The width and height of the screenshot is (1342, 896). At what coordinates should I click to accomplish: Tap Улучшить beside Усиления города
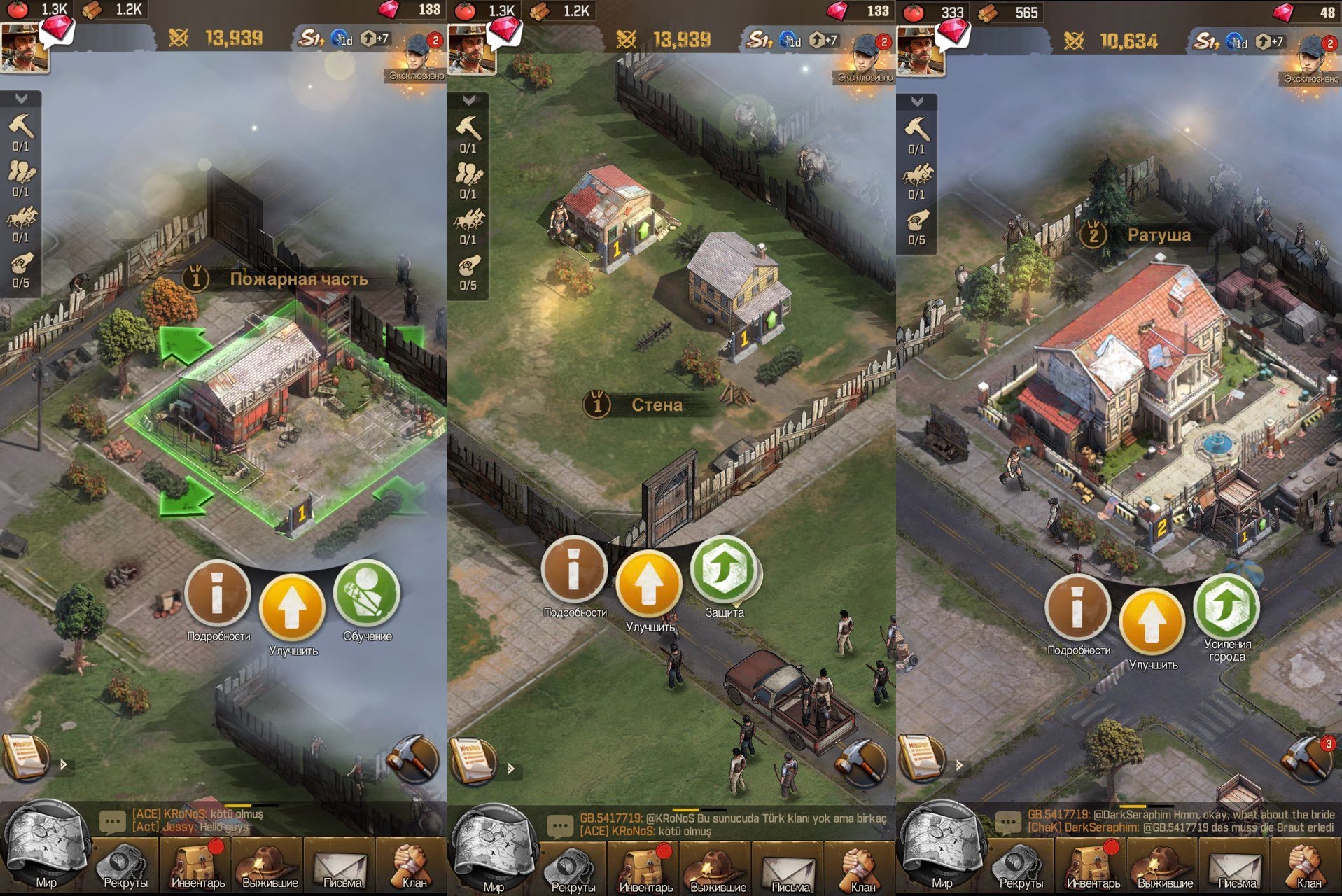[1152, 623]
